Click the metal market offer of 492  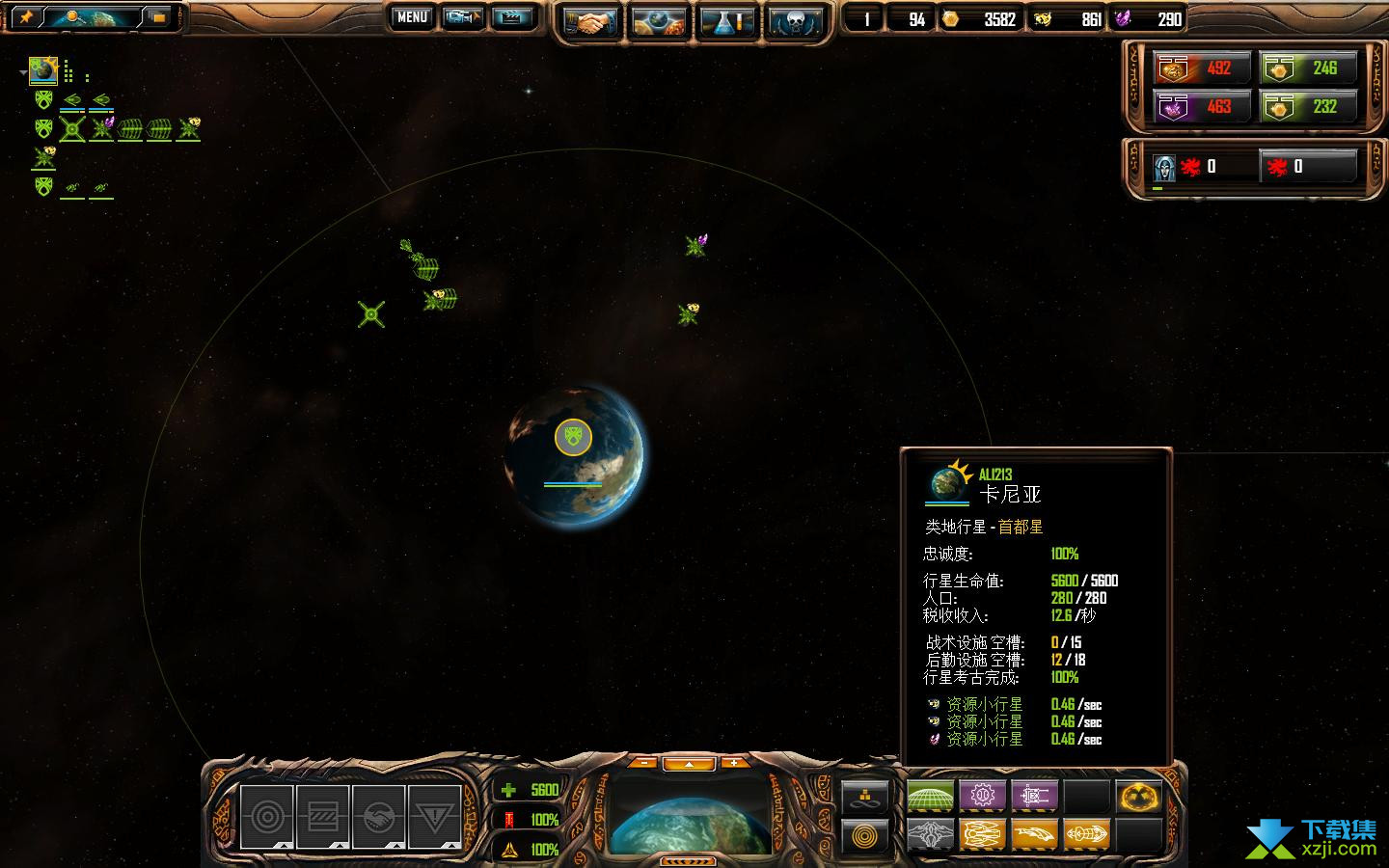[1202, 68]
